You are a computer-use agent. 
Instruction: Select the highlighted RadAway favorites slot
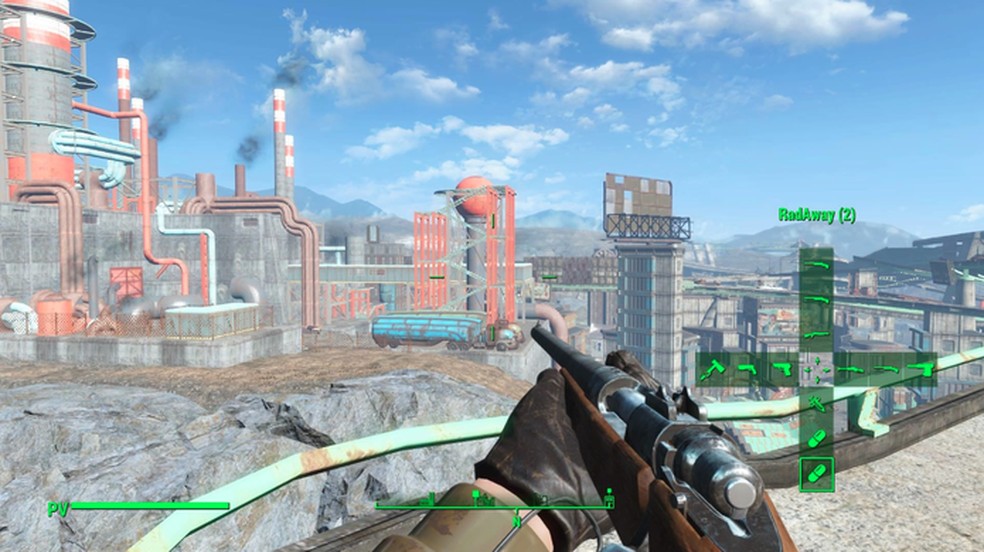(x=817, y=473)
